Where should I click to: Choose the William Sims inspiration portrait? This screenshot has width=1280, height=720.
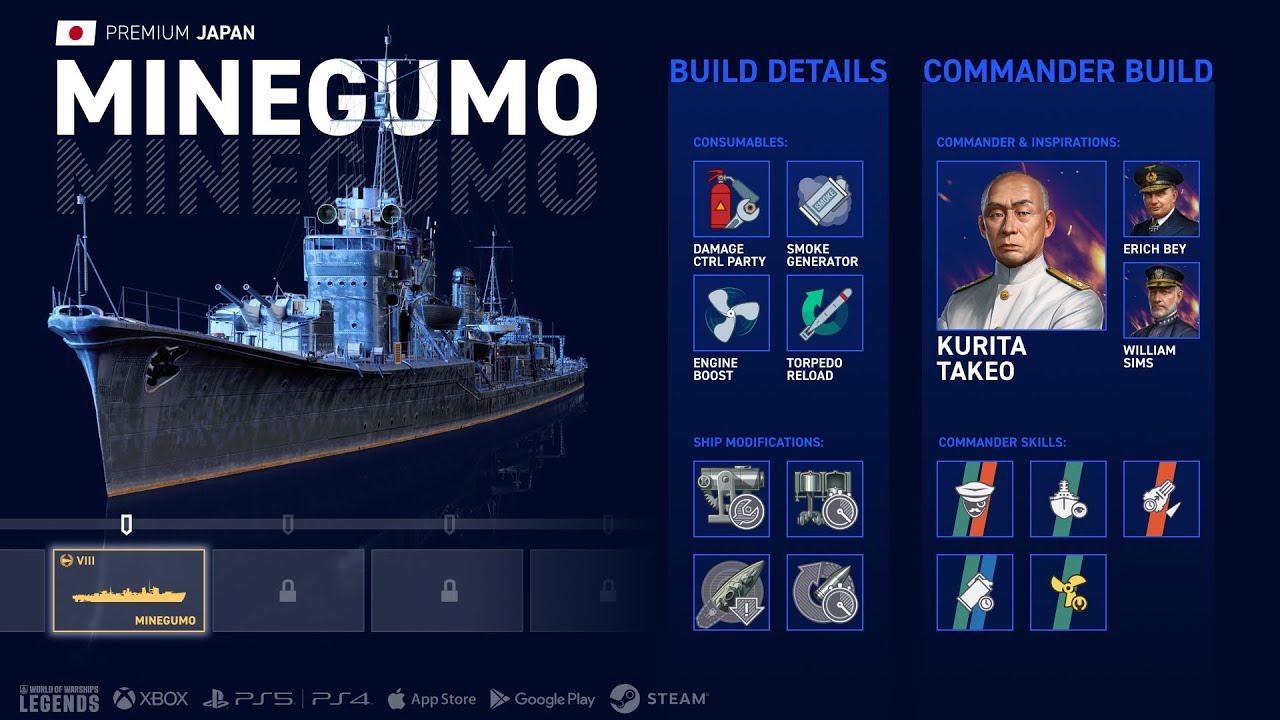pyautogui.click(x=1161, y=300)
